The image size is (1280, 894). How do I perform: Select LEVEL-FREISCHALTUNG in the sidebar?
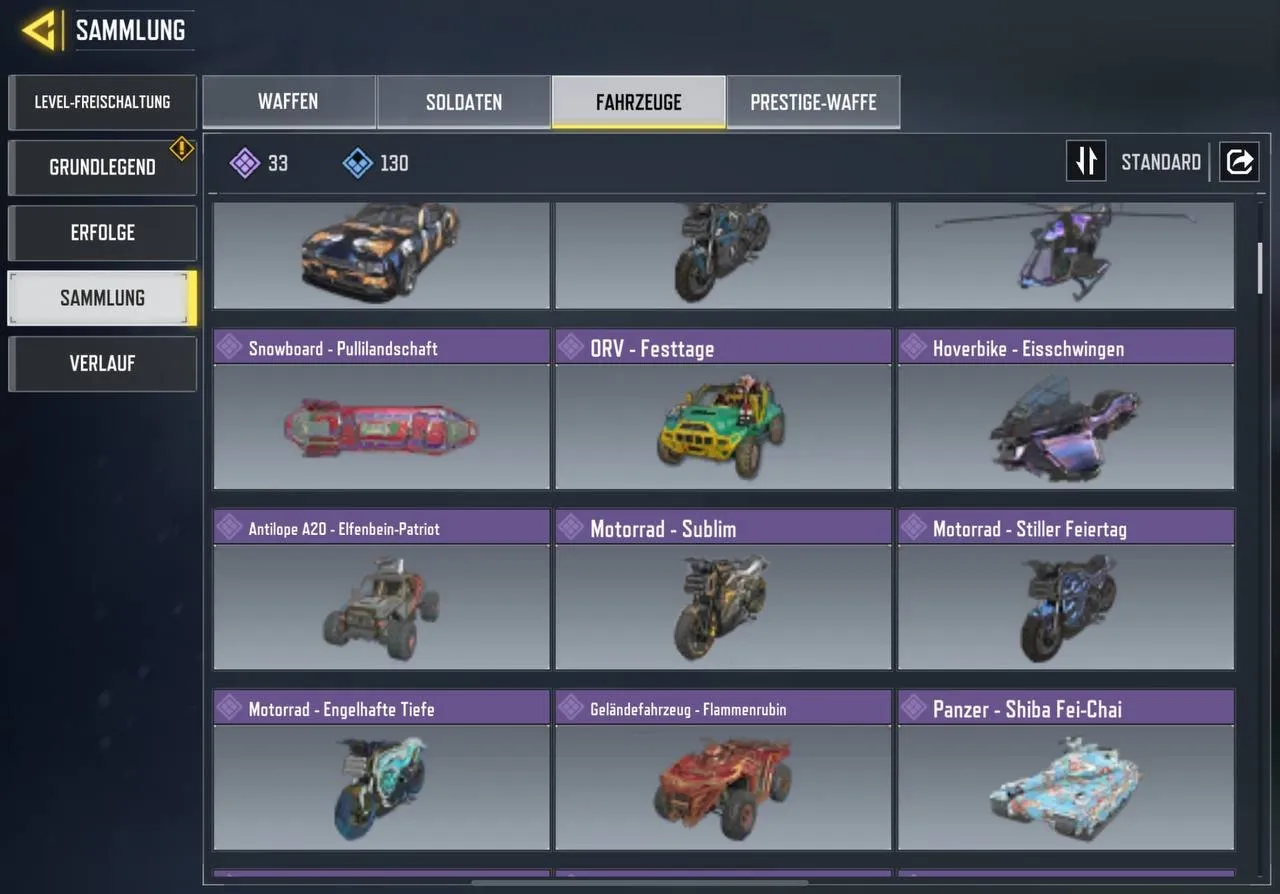pyautogui.click(x=102, y=102)
